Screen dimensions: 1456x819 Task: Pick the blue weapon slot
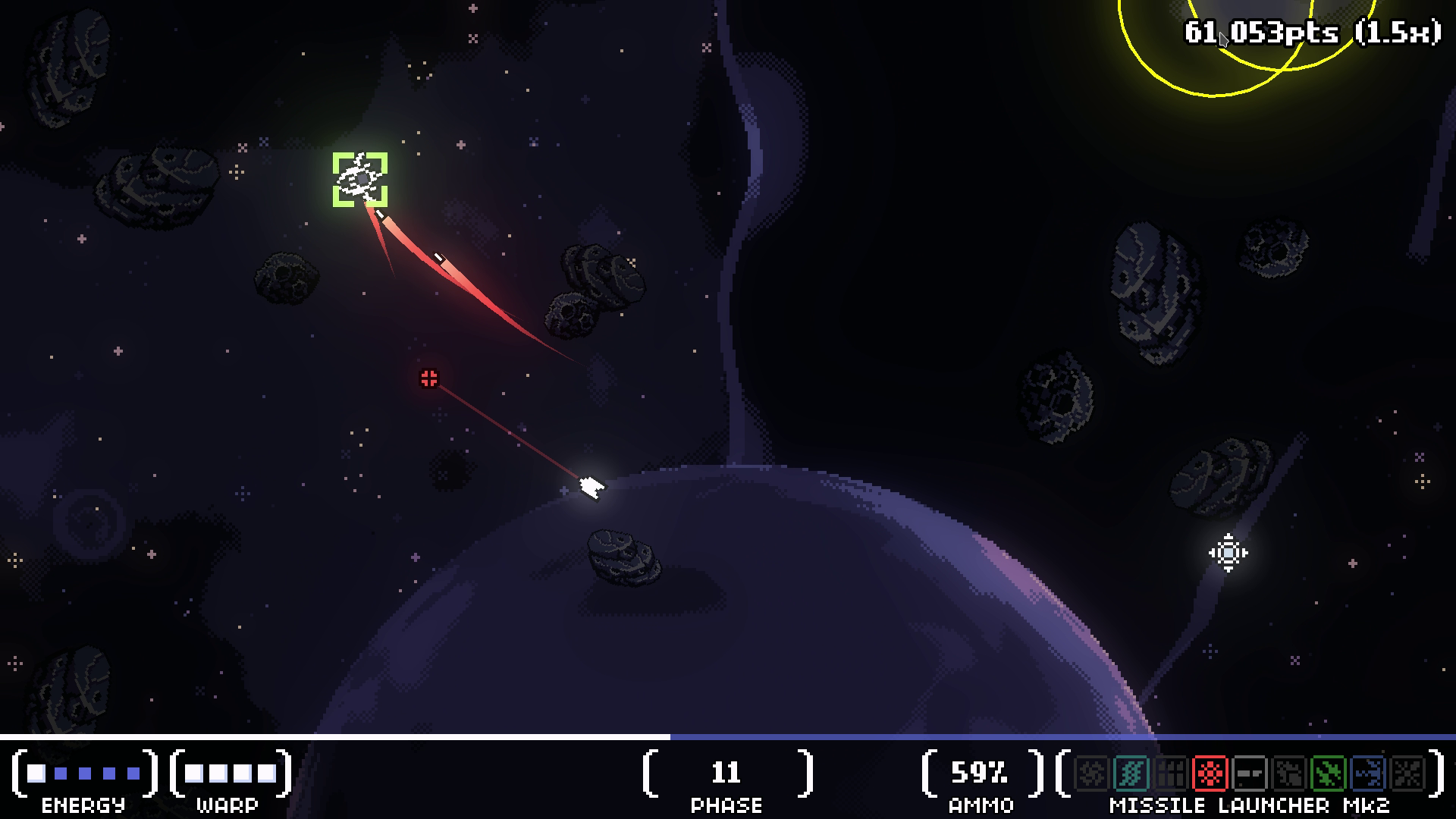[x=1367, y=773]
